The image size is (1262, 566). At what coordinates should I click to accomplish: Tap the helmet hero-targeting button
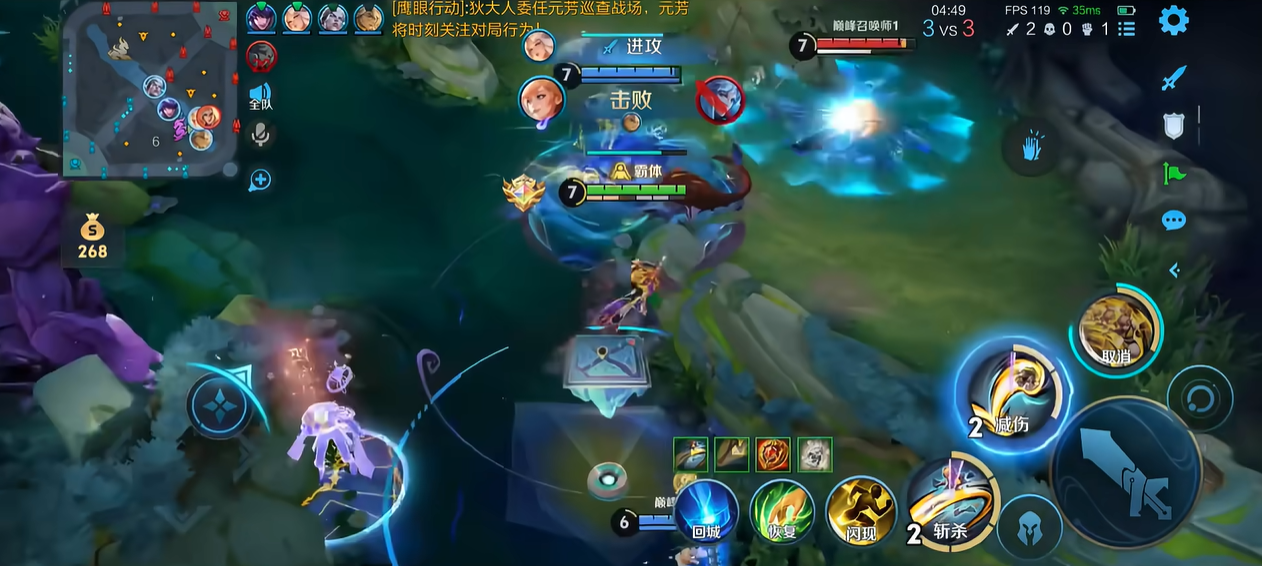click(1029, 529)
